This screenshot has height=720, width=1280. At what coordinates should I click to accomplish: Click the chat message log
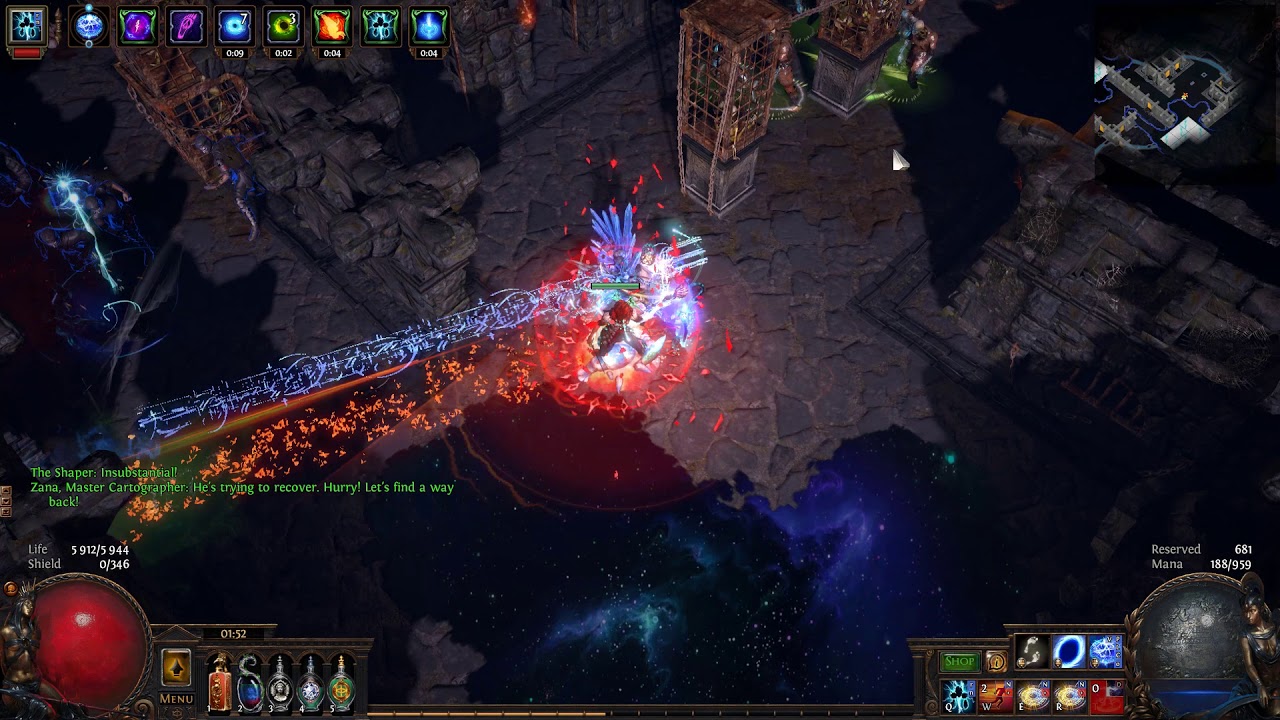point(242,487)
